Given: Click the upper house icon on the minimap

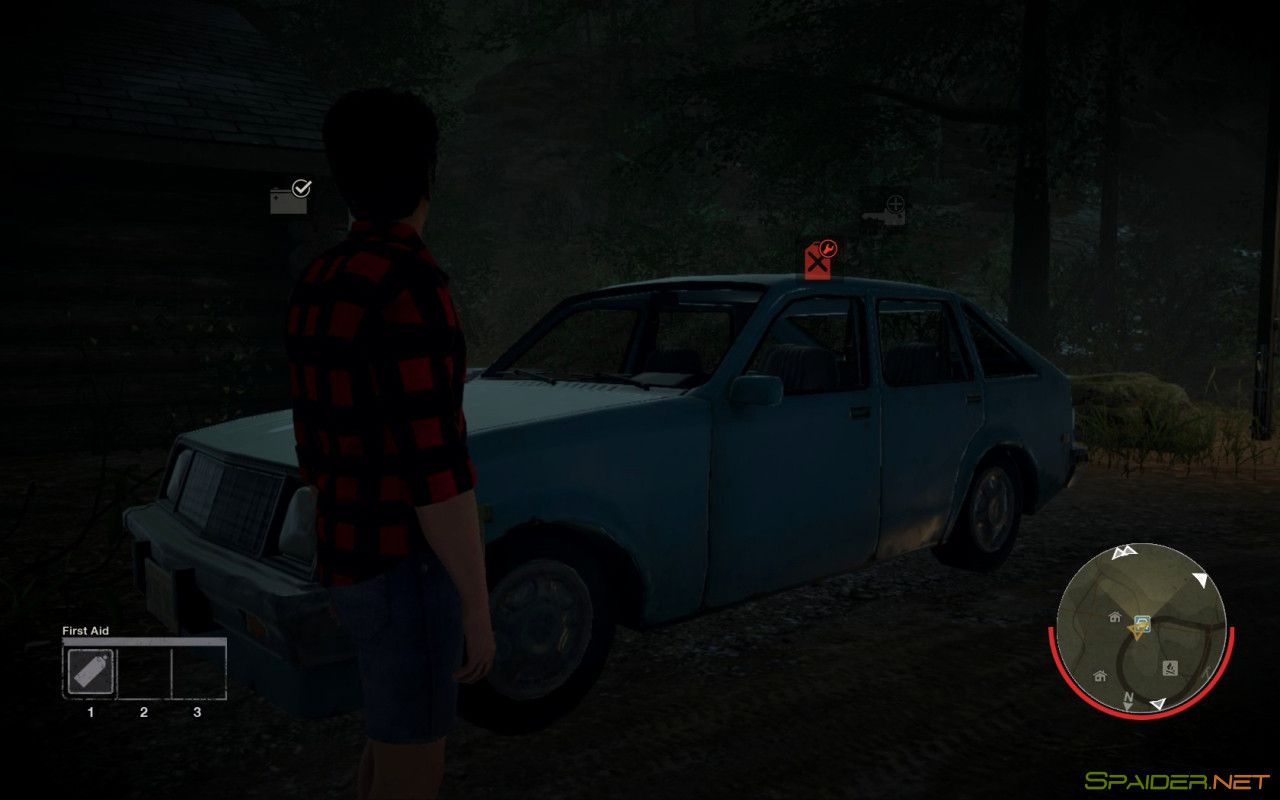Looking at the screenshot, I should pos(1114,617).
